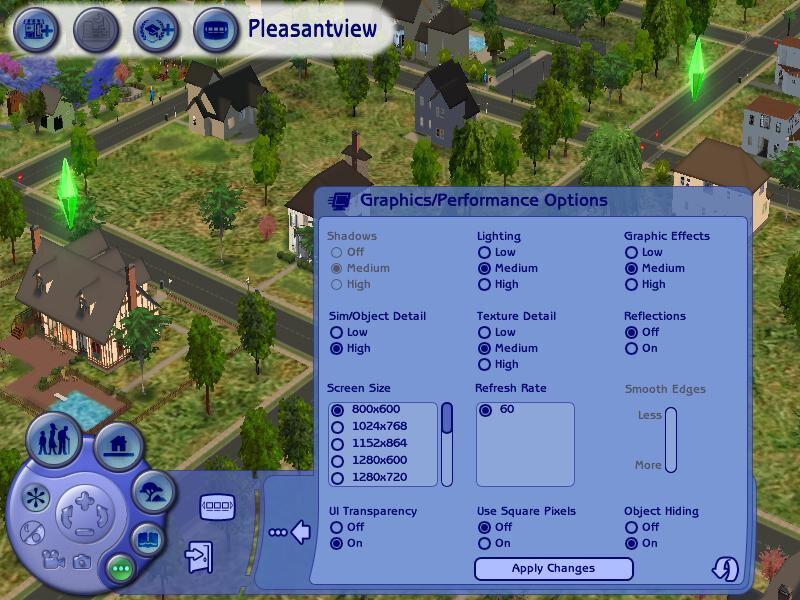Click the exit door icon
This screenshot has width=800, height=600.
point(200,555)
